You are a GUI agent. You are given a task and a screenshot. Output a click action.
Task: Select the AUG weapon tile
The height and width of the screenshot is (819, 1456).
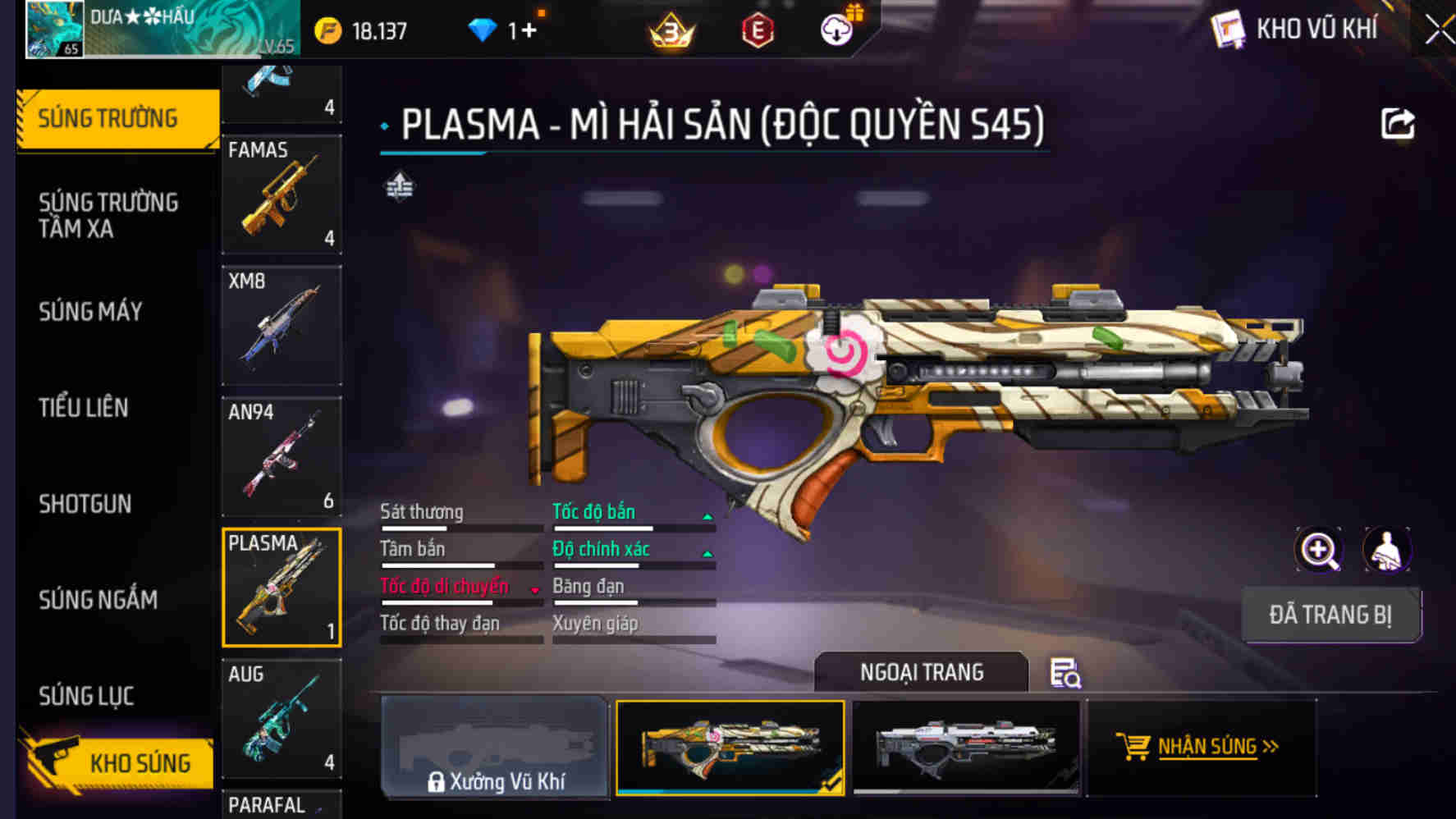tap(282, 720)
